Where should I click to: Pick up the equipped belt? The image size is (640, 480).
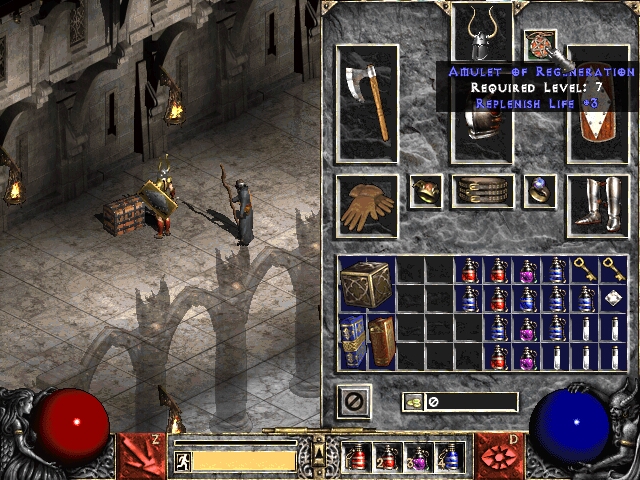[483, 191]
